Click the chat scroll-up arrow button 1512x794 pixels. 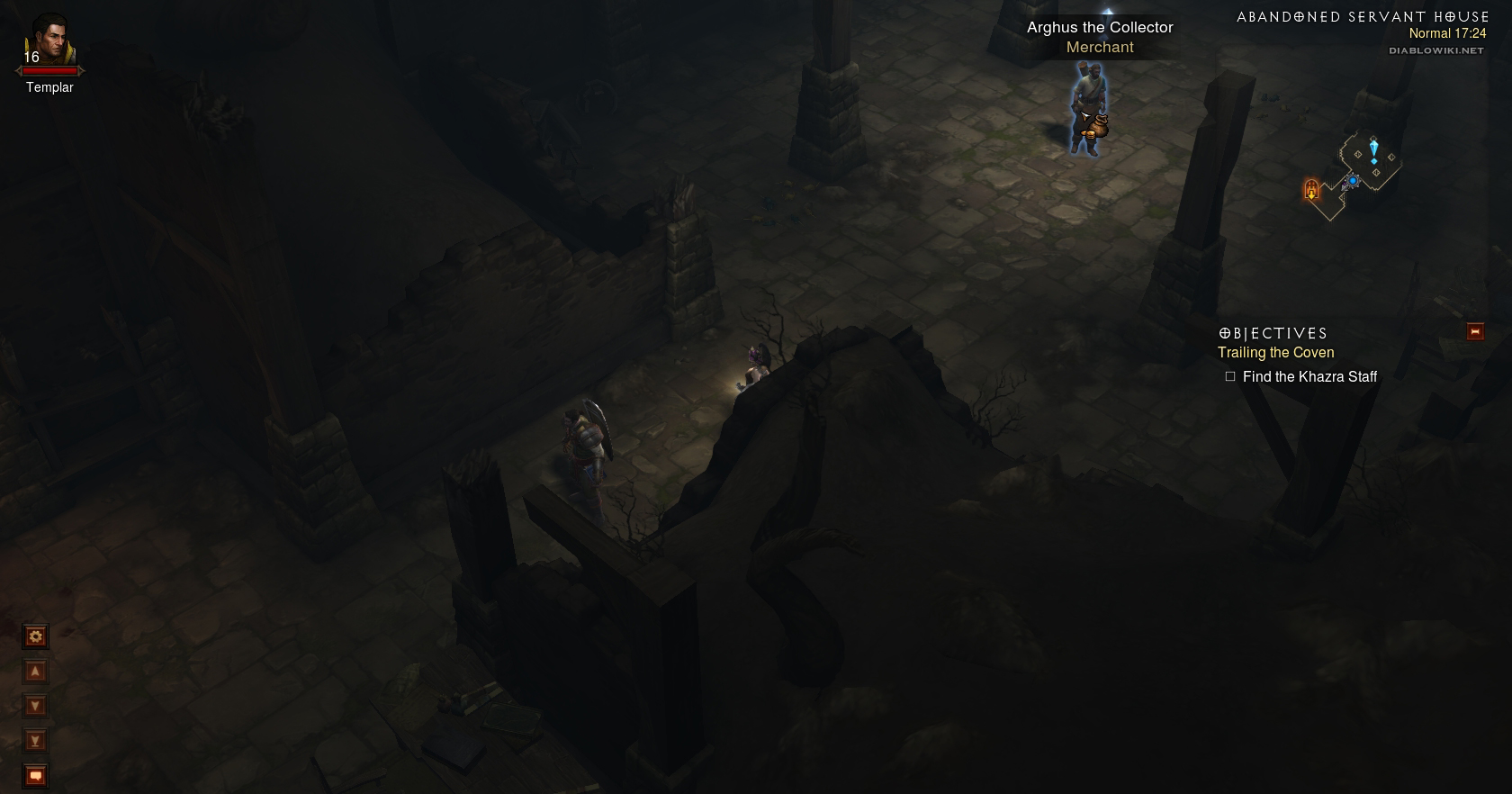click(35, 672)
